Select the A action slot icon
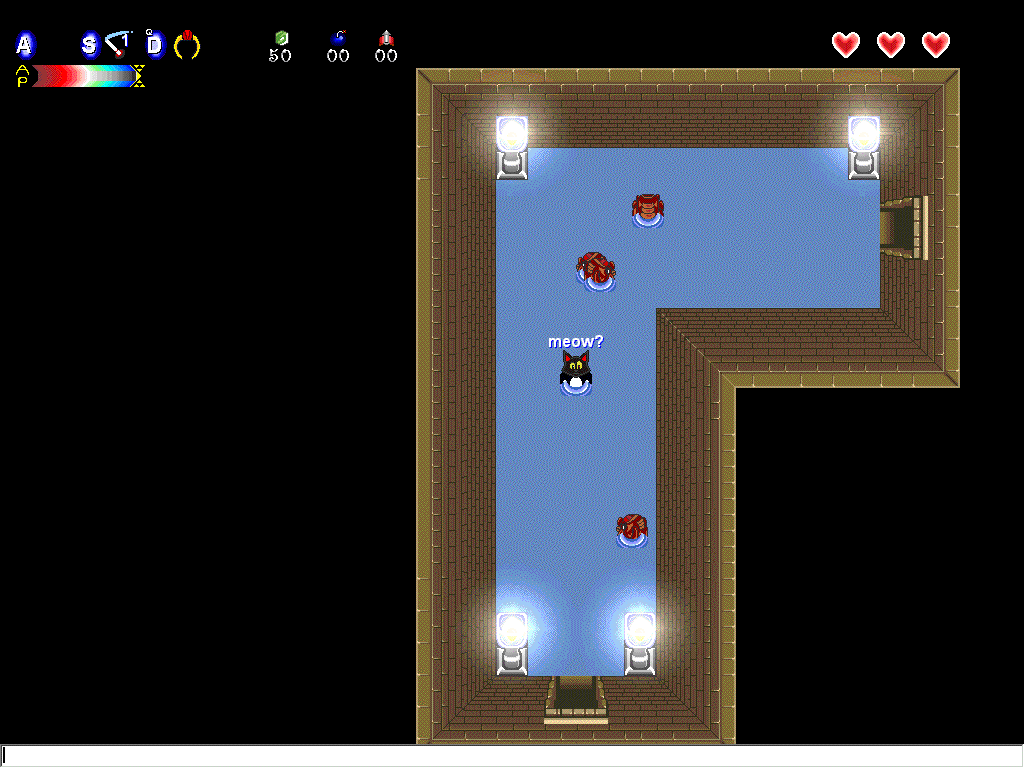Image resolution: width=1024 pixels, height=768 pixels. pos(24,44)
